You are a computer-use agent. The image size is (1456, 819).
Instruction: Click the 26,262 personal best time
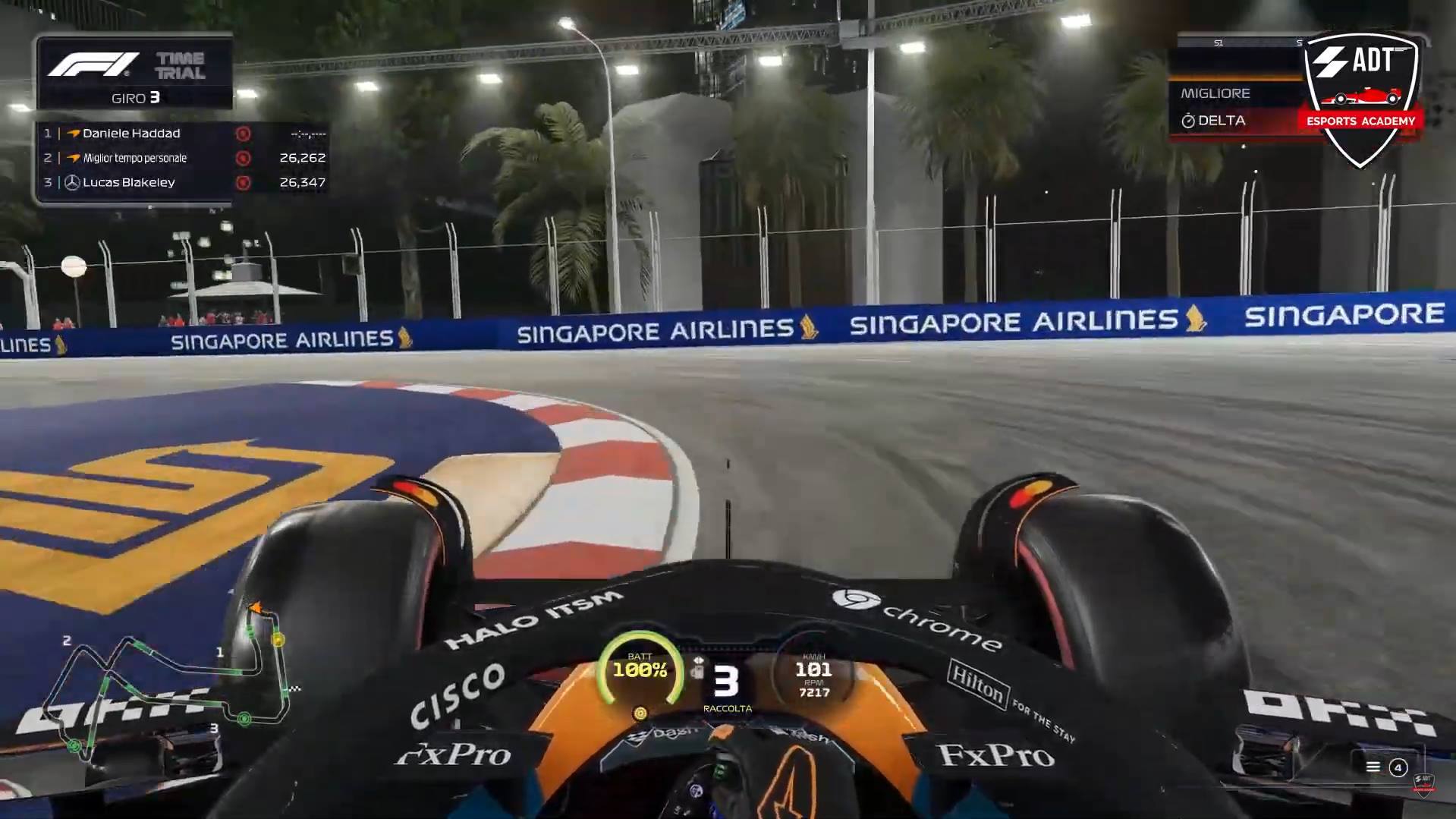pyautogui.click(x=303, y=157)
